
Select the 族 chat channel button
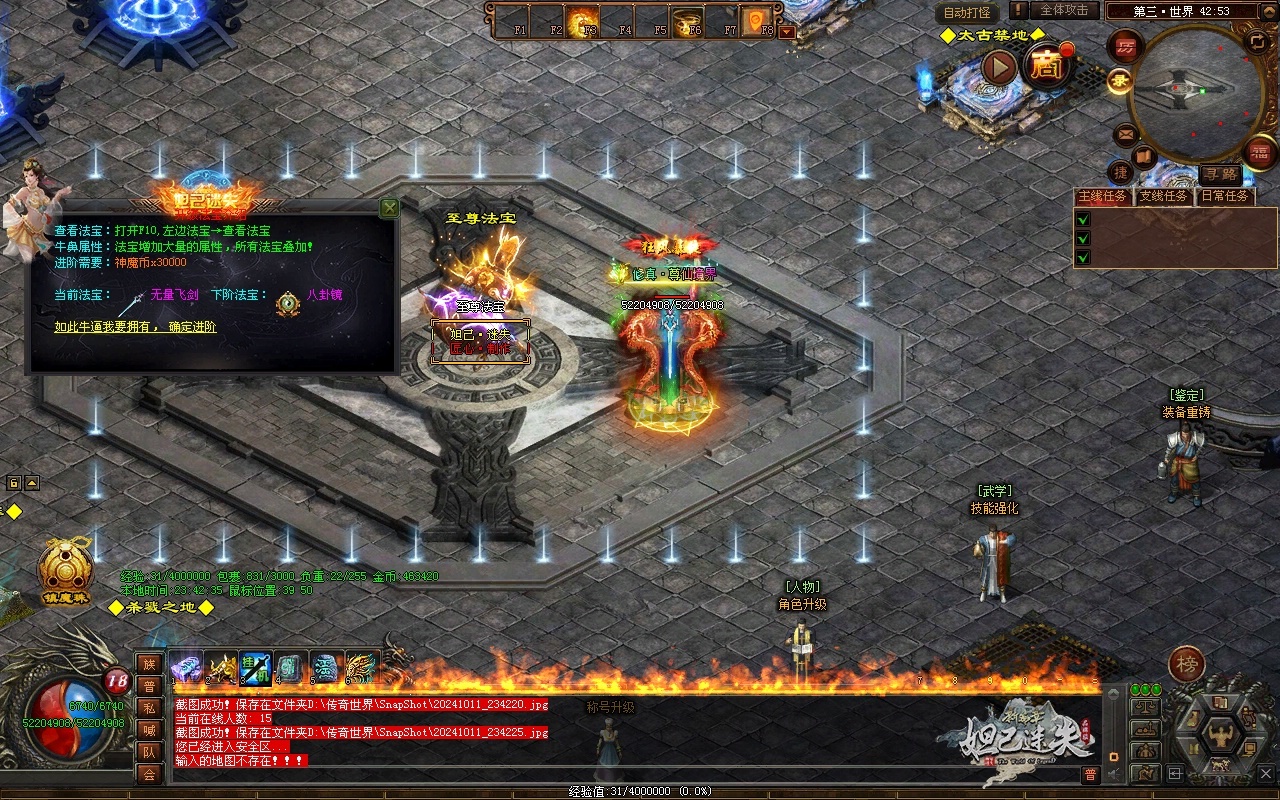coord(149,664)
